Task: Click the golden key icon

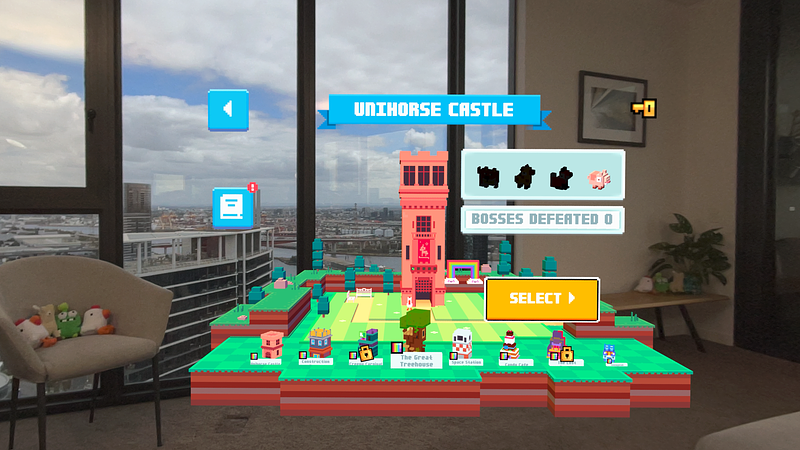Action: click(643, 107)
